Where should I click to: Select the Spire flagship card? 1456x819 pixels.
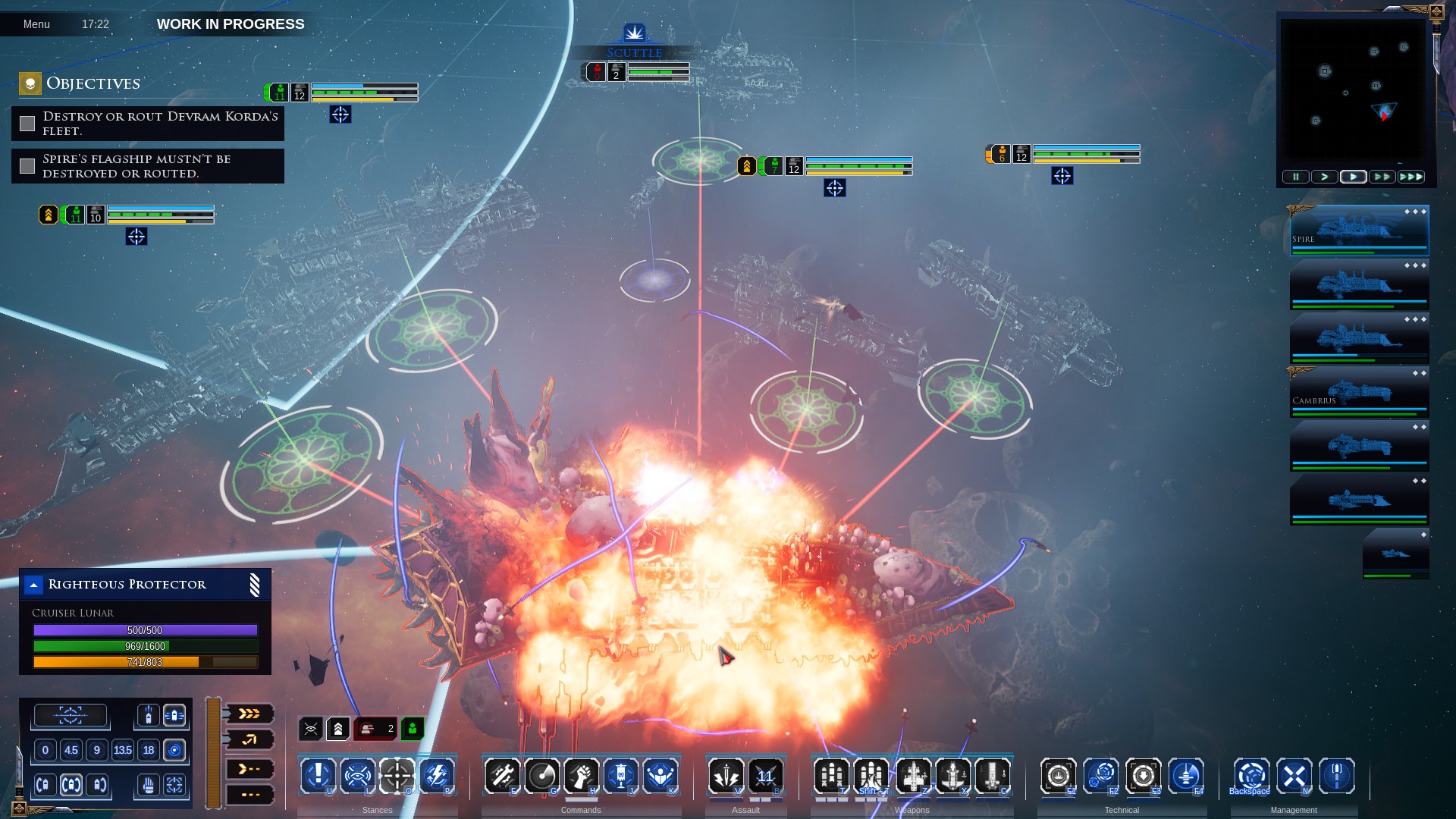tap(1359, 231)
